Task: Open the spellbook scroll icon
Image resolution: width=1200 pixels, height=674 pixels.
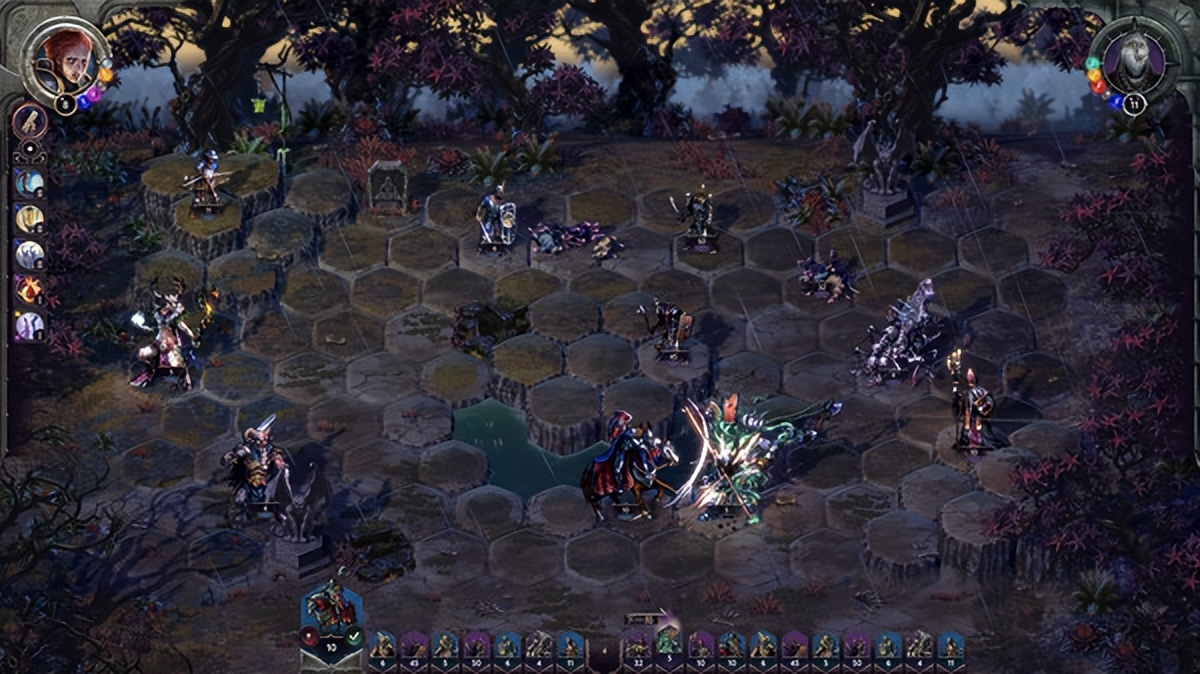Action: pyautogui.click(x=29, y=121)
